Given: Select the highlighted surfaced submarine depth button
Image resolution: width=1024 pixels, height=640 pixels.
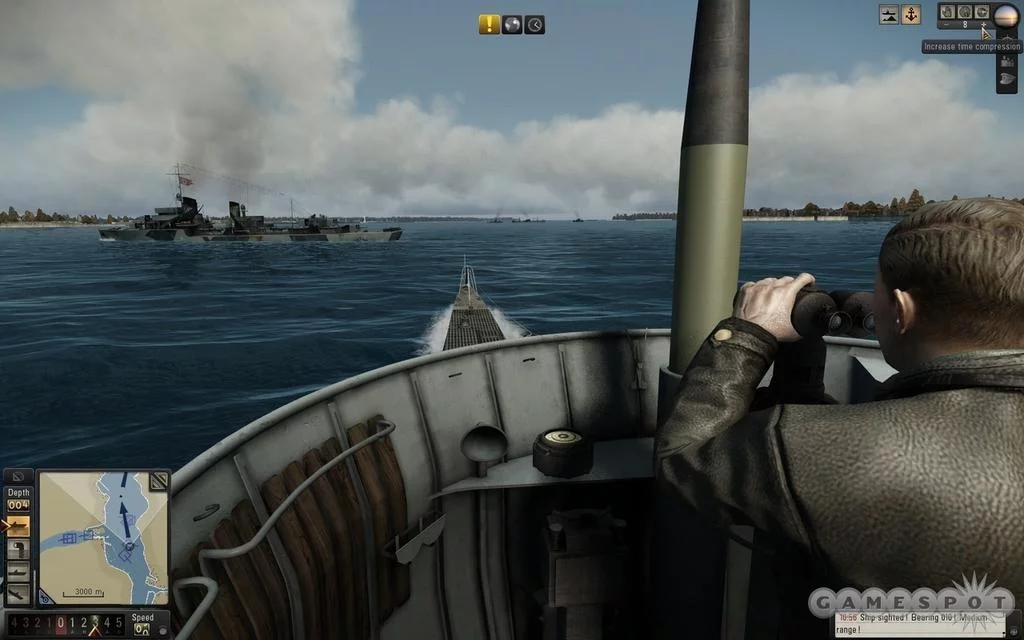Looking at the screenshot, I should tap(18, 527).
